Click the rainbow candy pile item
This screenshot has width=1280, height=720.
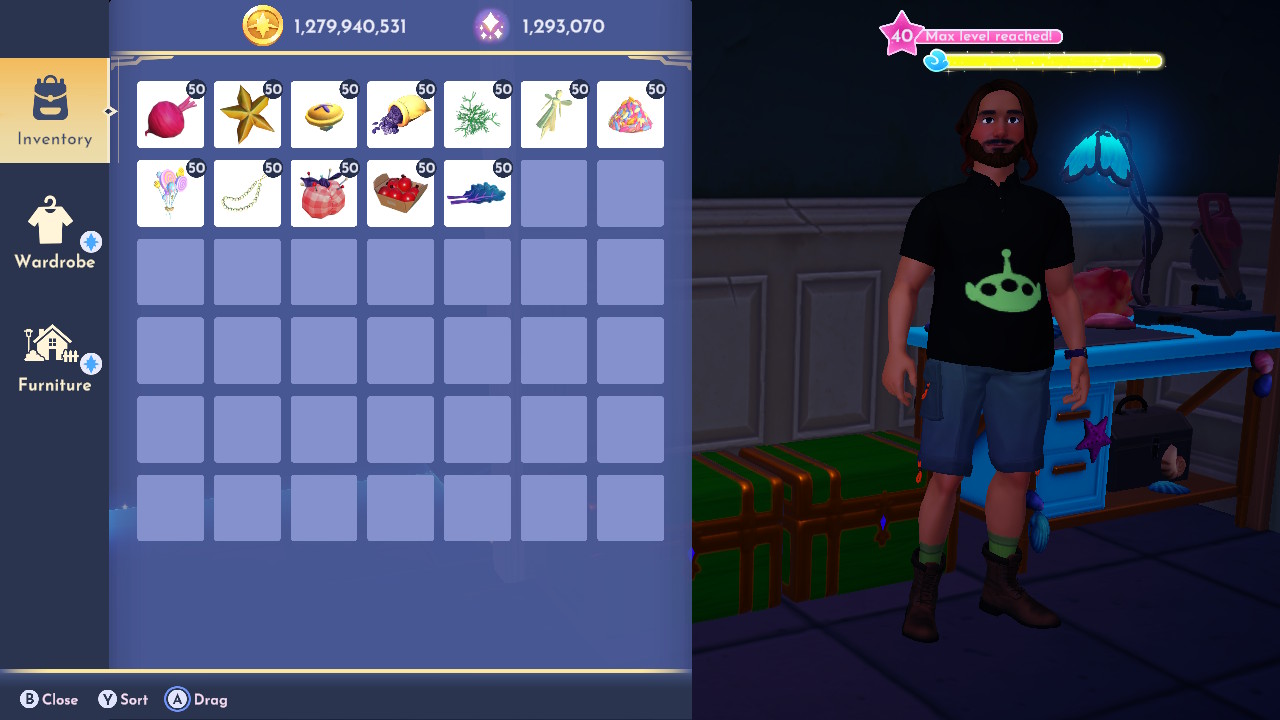tap(630, 115)
